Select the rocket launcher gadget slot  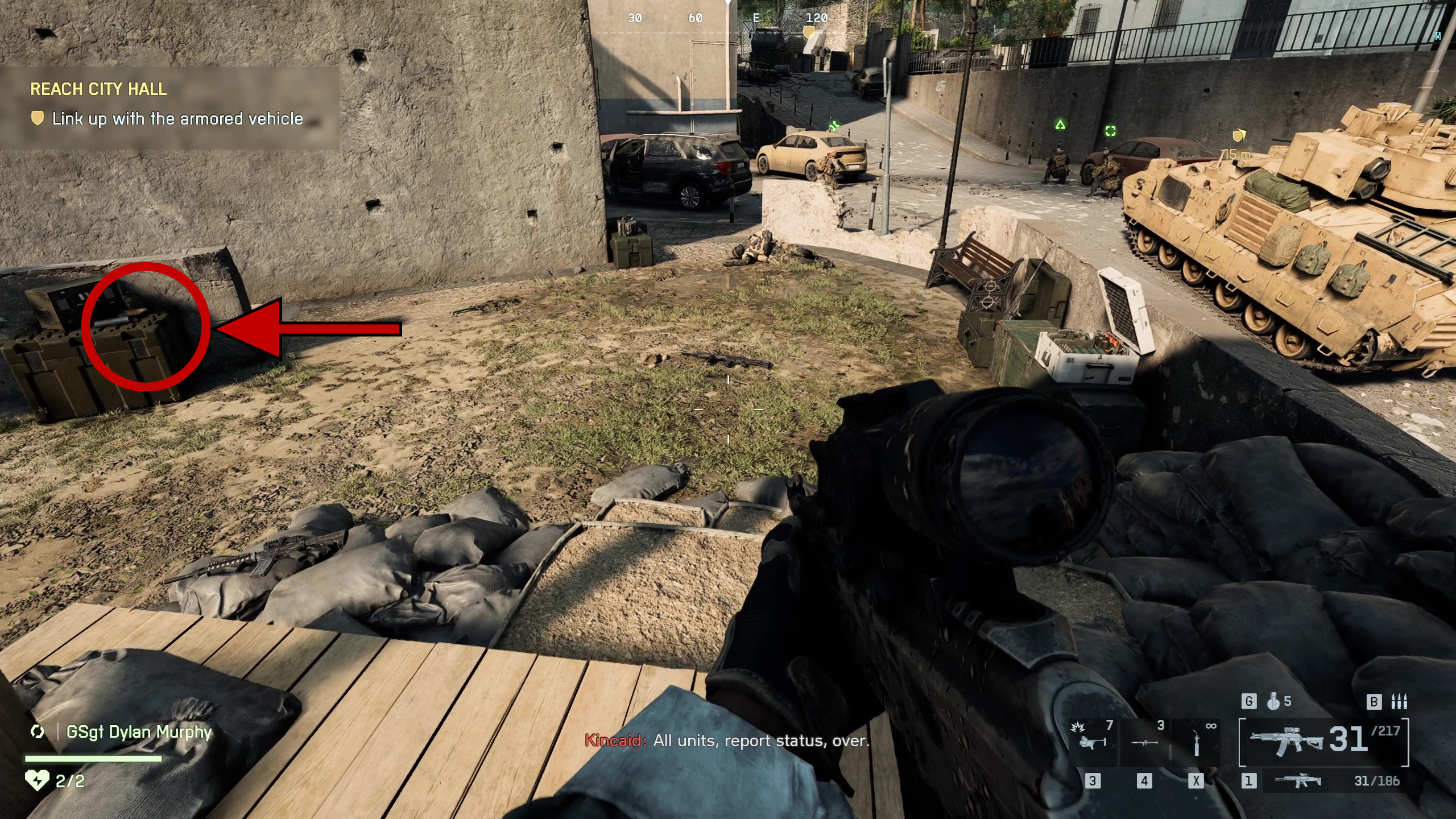click(x=1144, y=741)
